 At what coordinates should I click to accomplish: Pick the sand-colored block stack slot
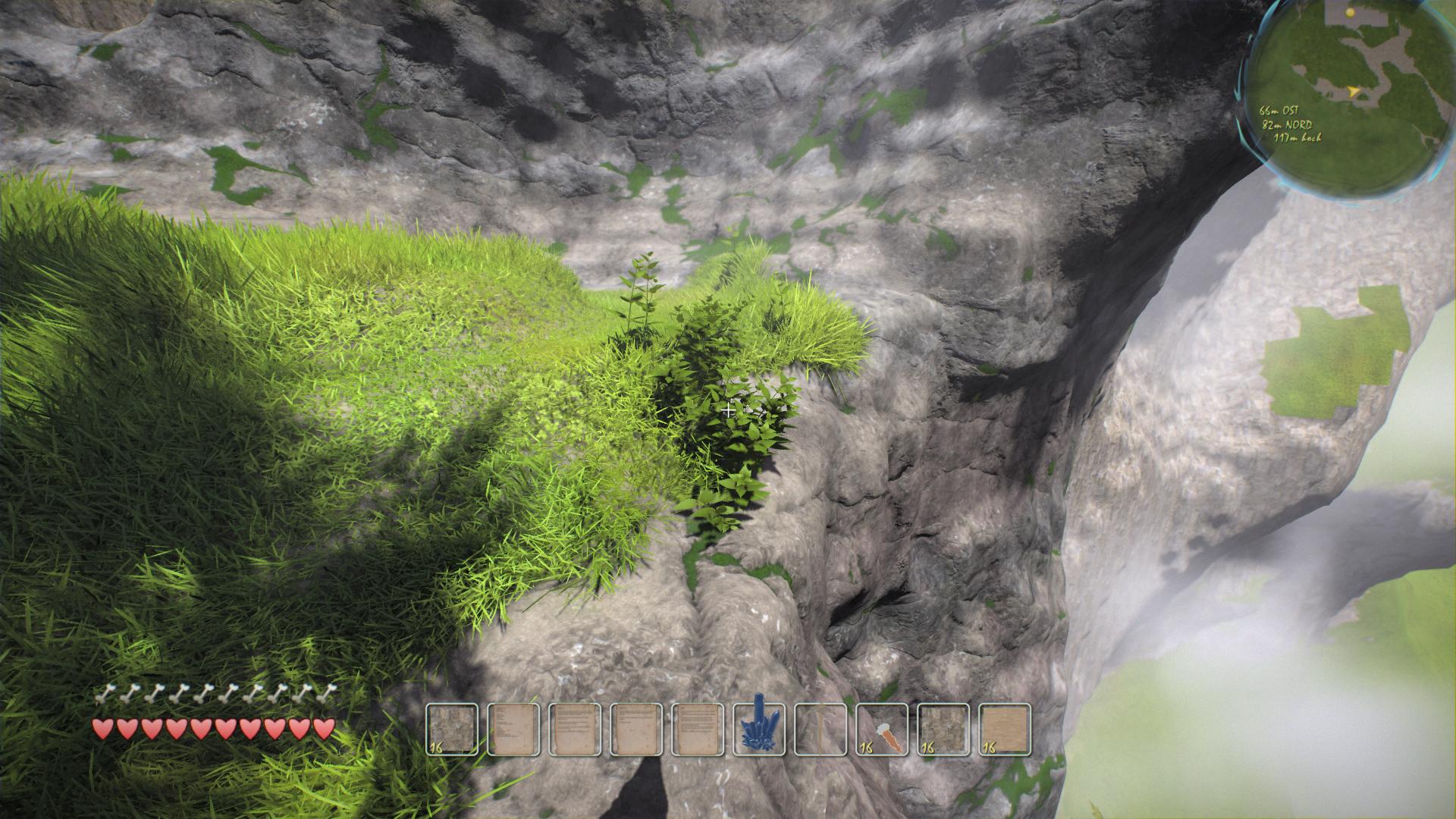pos(1005,730)
